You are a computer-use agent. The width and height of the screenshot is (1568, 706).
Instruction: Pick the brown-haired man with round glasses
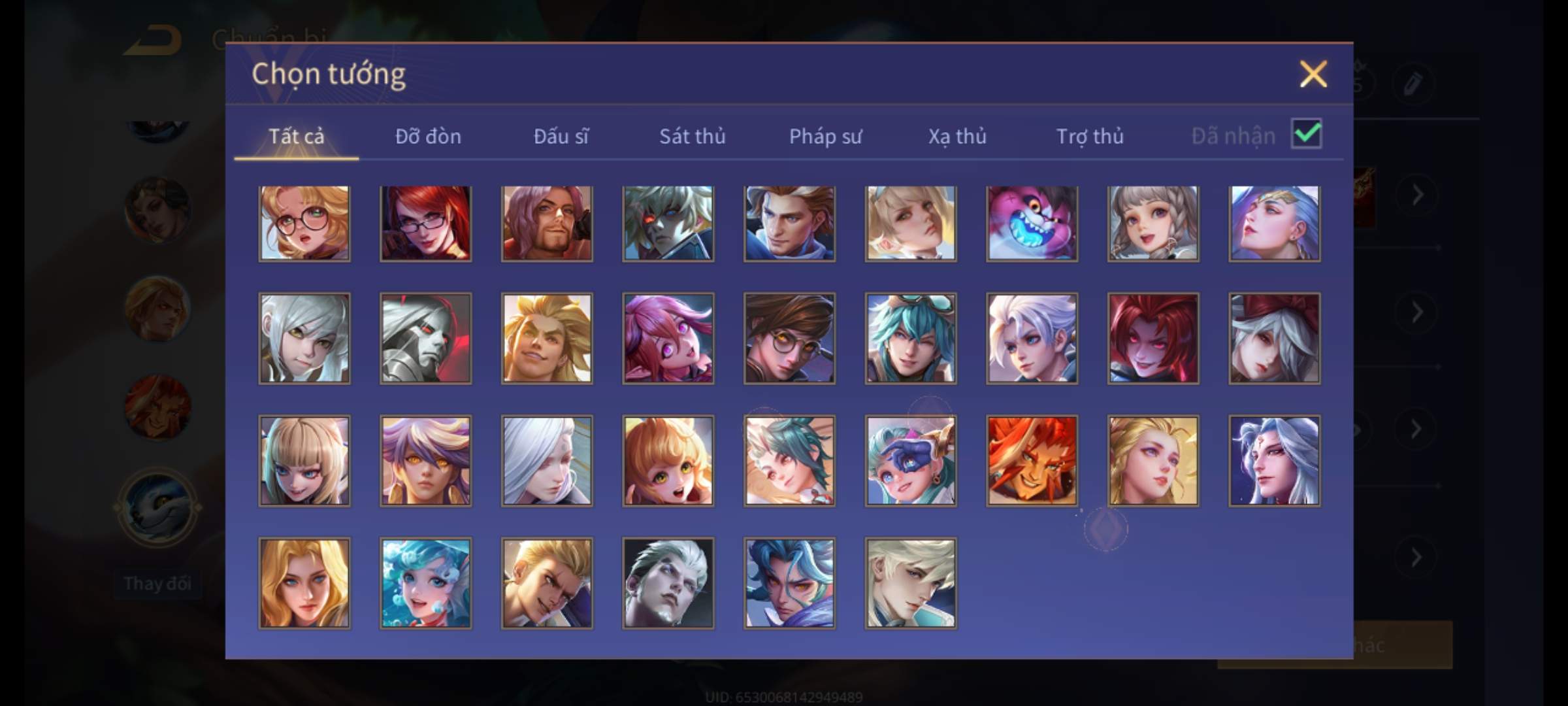pyautogui.click(x=789, y=338)
